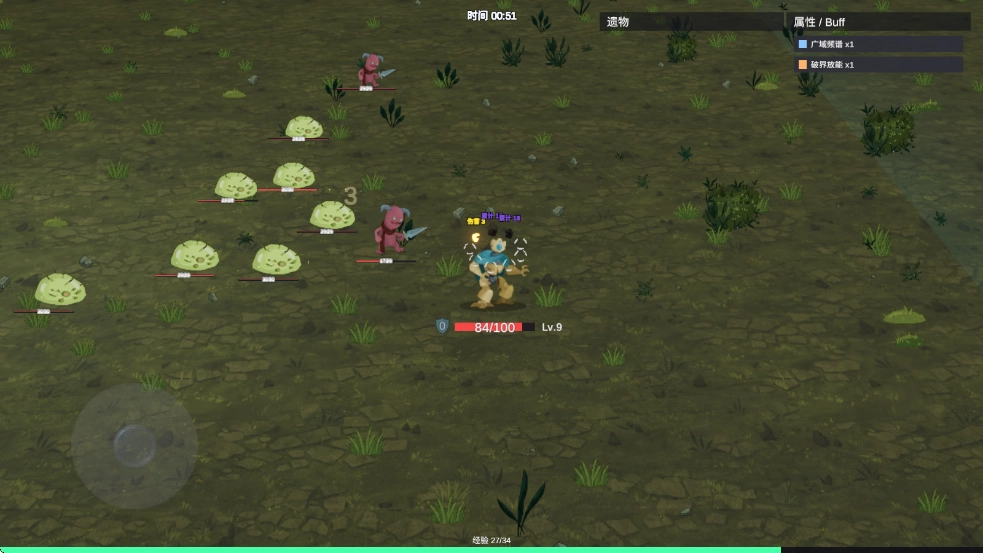Select the 广域频谱 x1 buff entry

point(878,44)
